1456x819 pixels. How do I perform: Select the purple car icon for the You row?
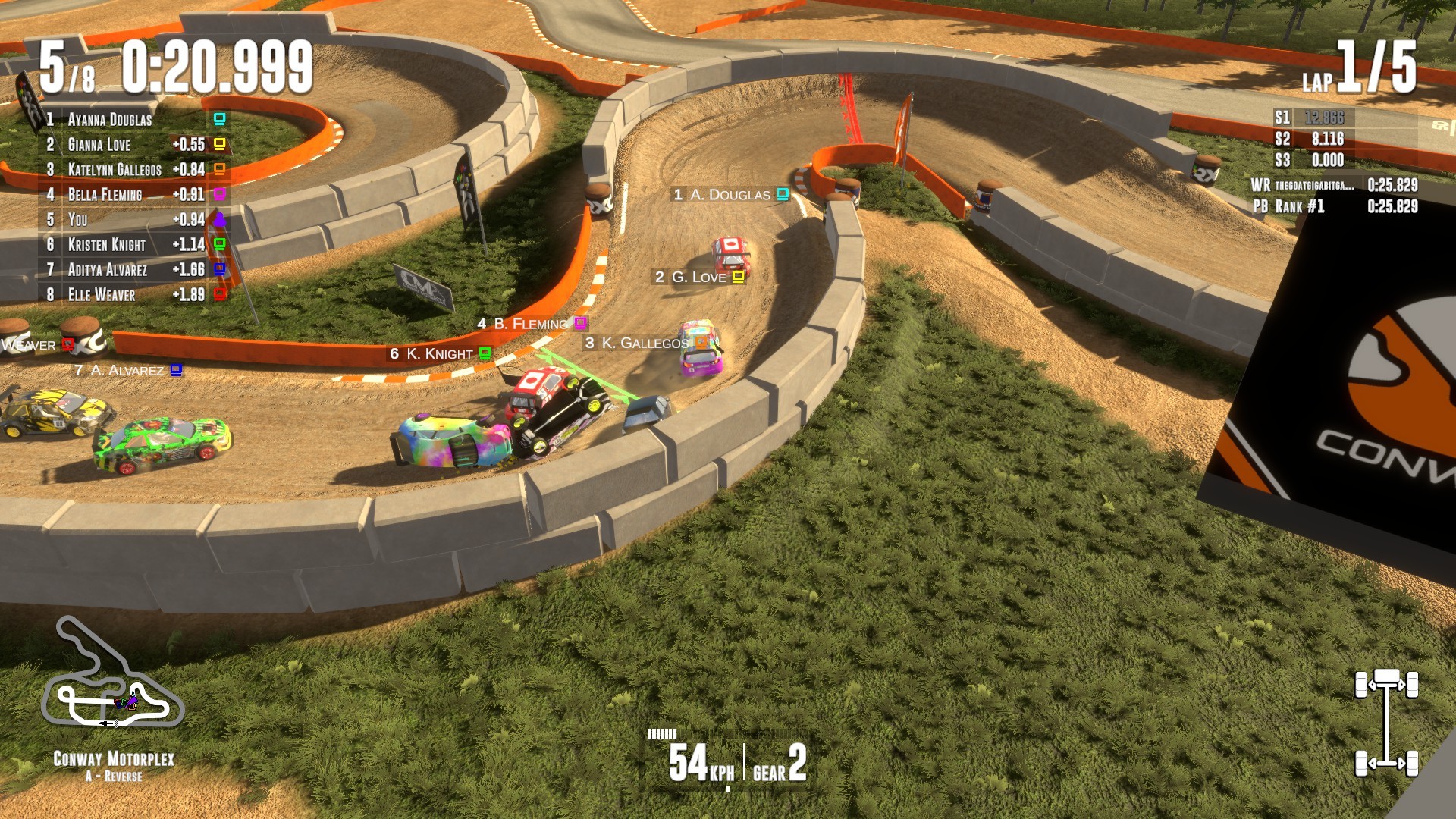point(218,220)
